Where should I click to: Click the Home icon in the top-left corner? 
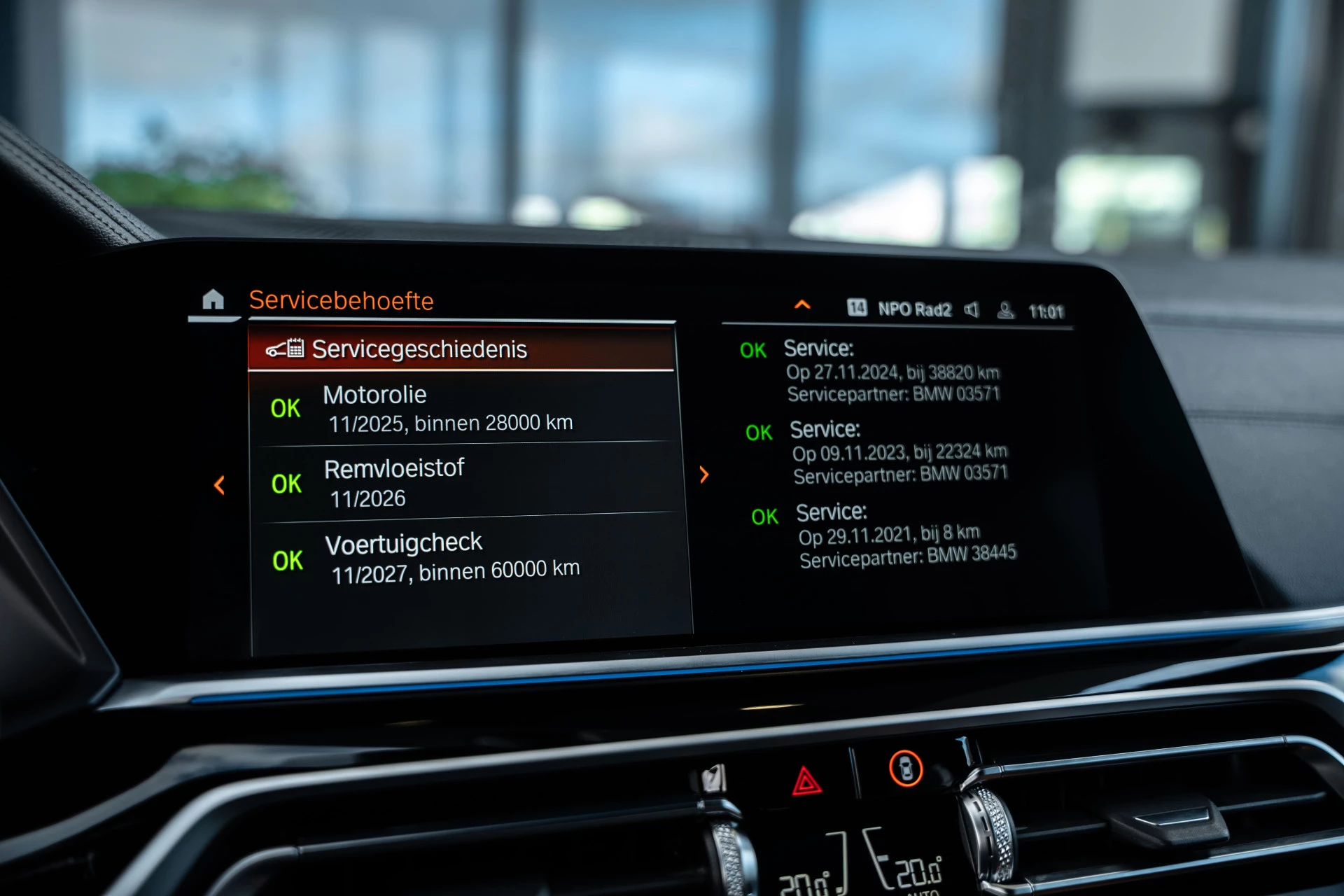(x=213, y=300)
